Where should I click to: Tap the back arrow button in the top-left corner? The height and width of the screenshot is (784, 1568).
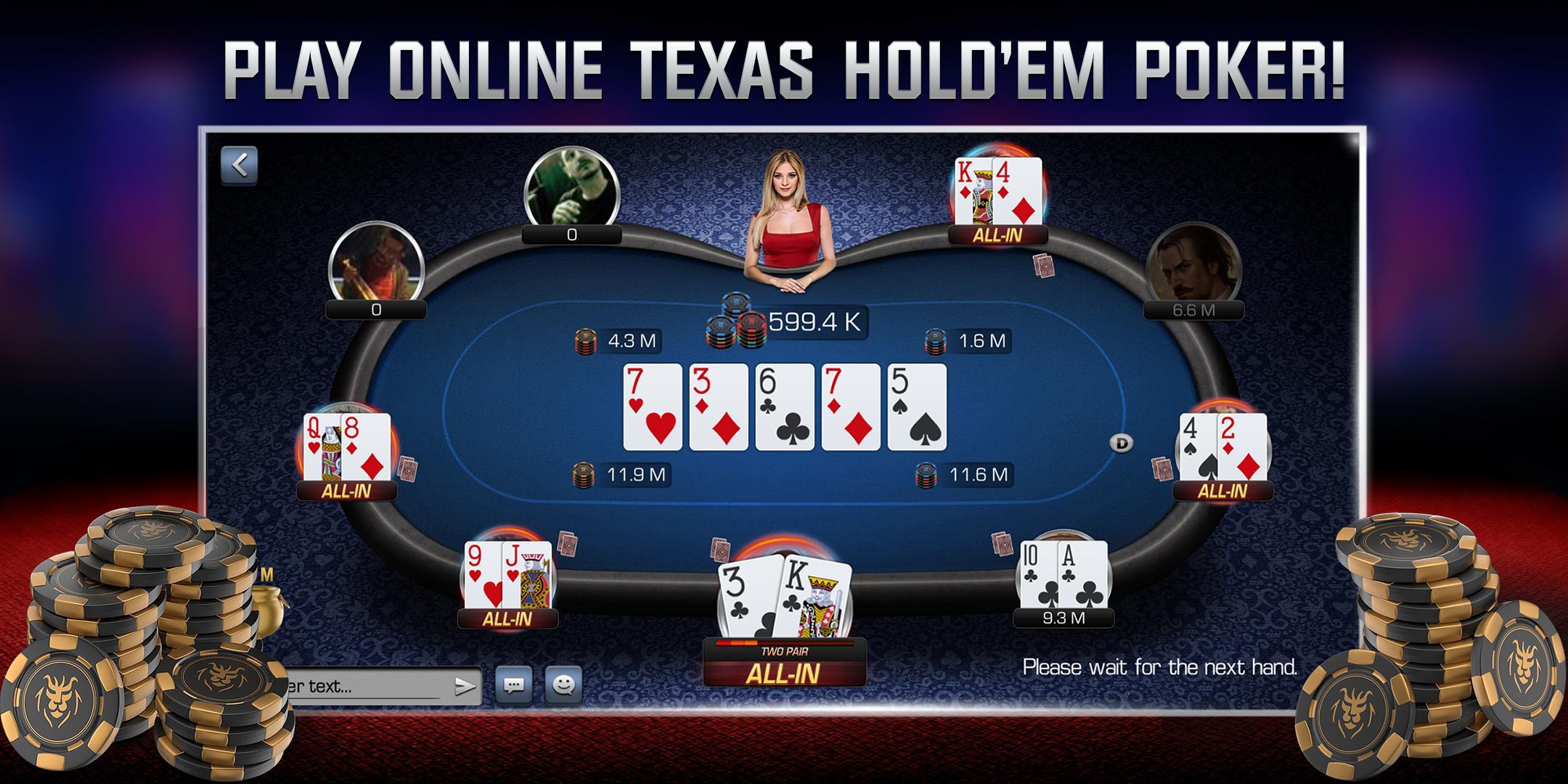[x=240, y=164]
